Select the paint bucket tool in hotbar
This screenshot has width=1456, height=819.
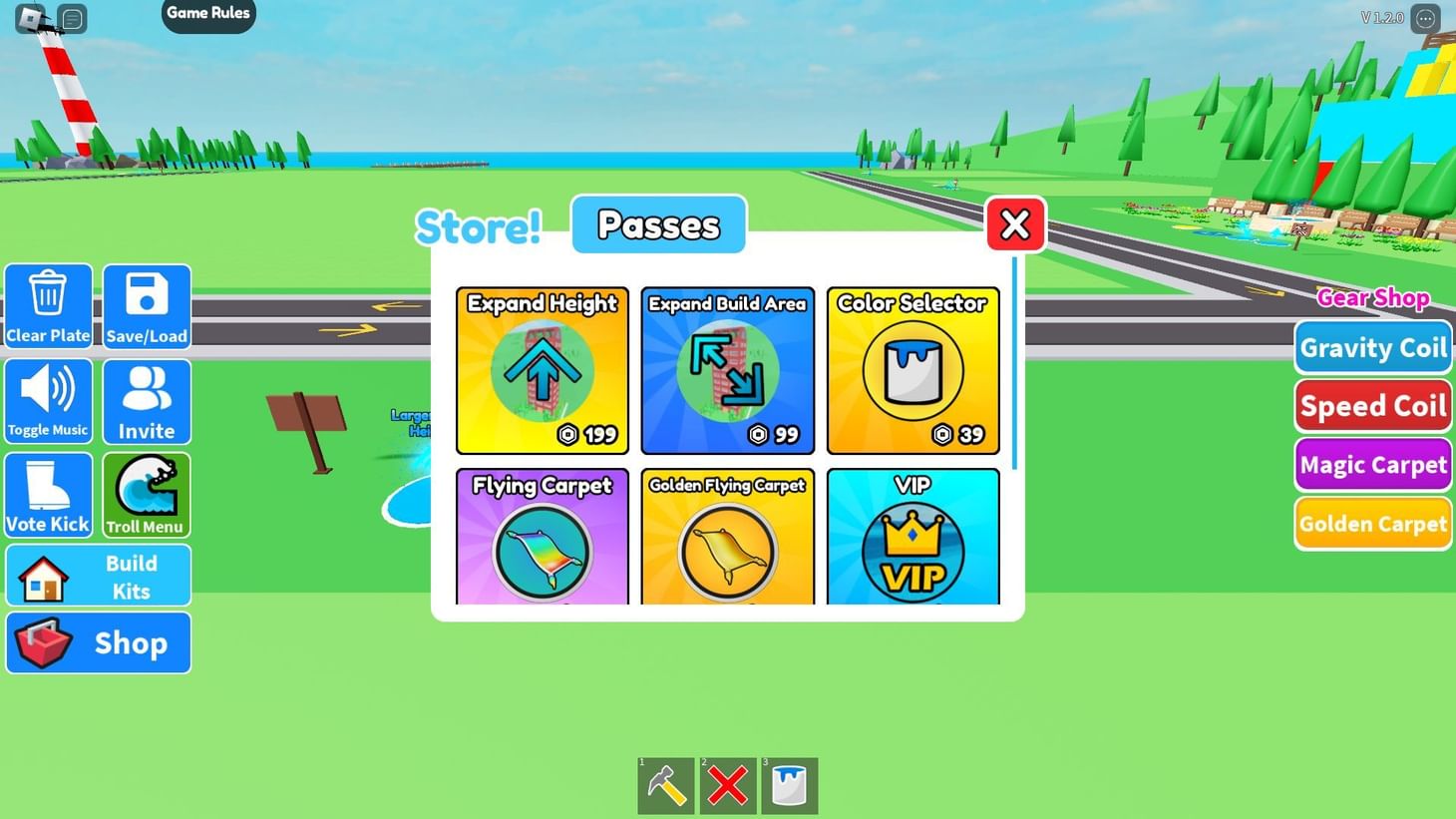pyautogui.click(x=789, y=785)
